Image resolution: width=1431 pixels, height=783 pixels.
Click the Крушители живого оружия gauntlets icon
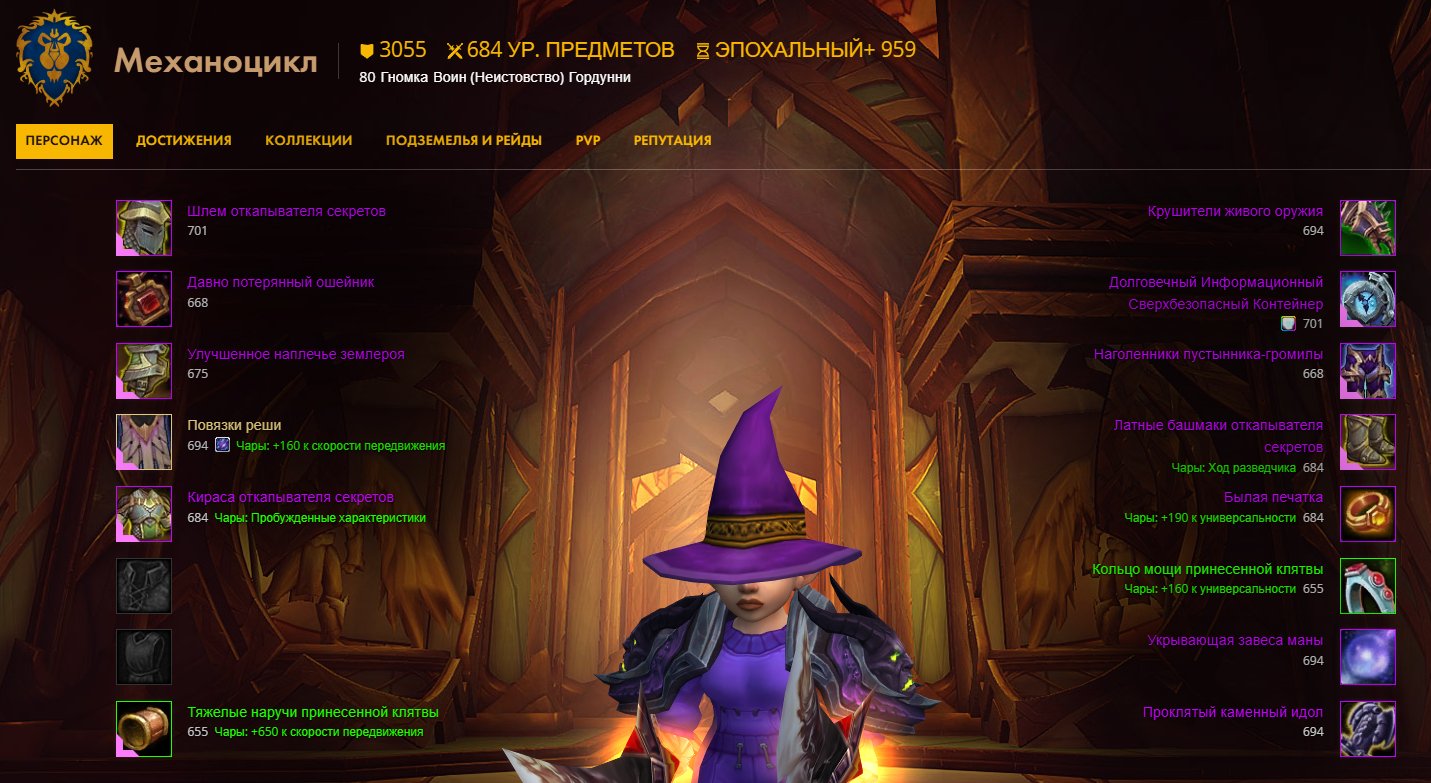pyautogui.click(x=1368, y=228)
